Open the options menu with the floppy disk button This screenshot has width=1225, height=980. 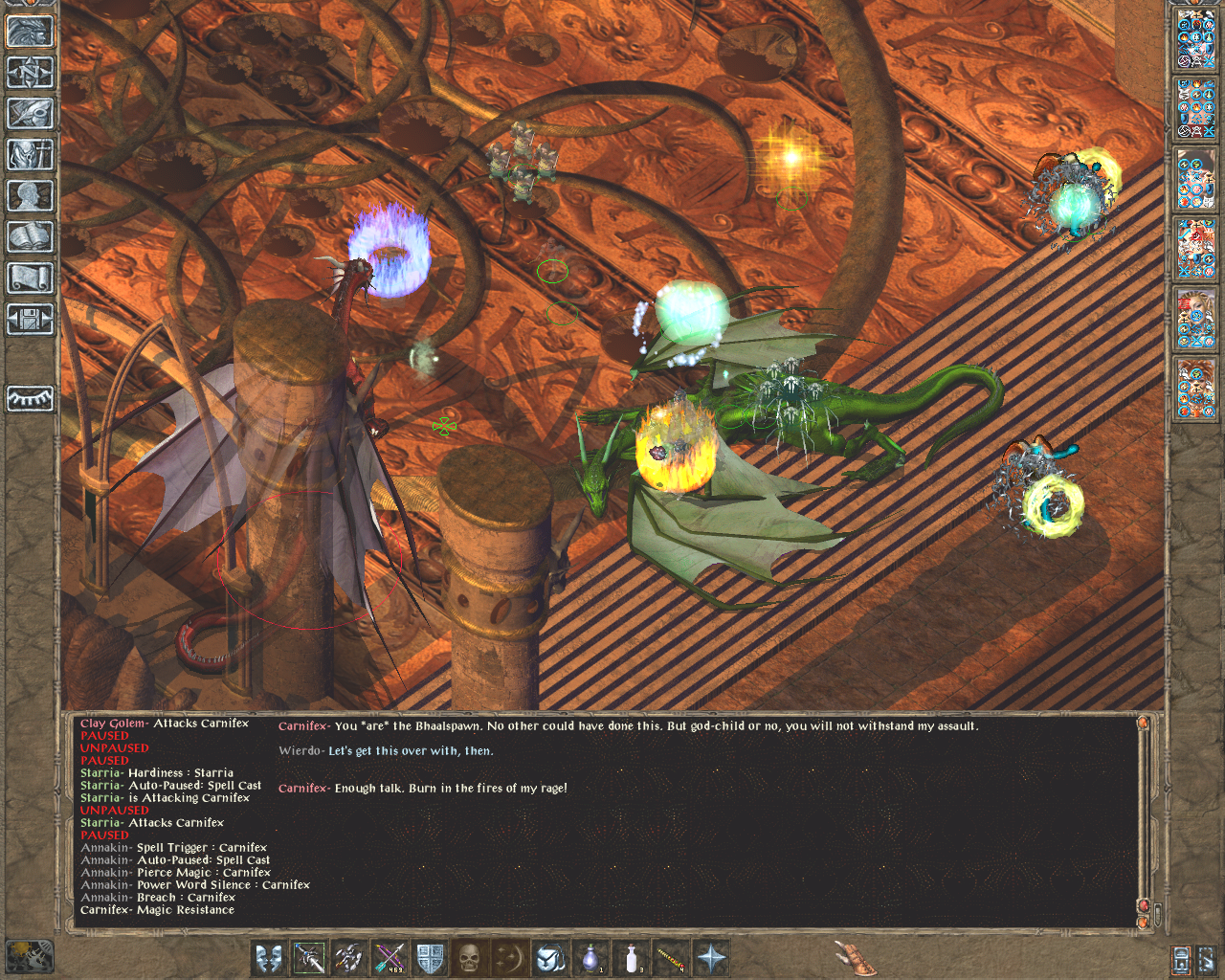[30, 320]
